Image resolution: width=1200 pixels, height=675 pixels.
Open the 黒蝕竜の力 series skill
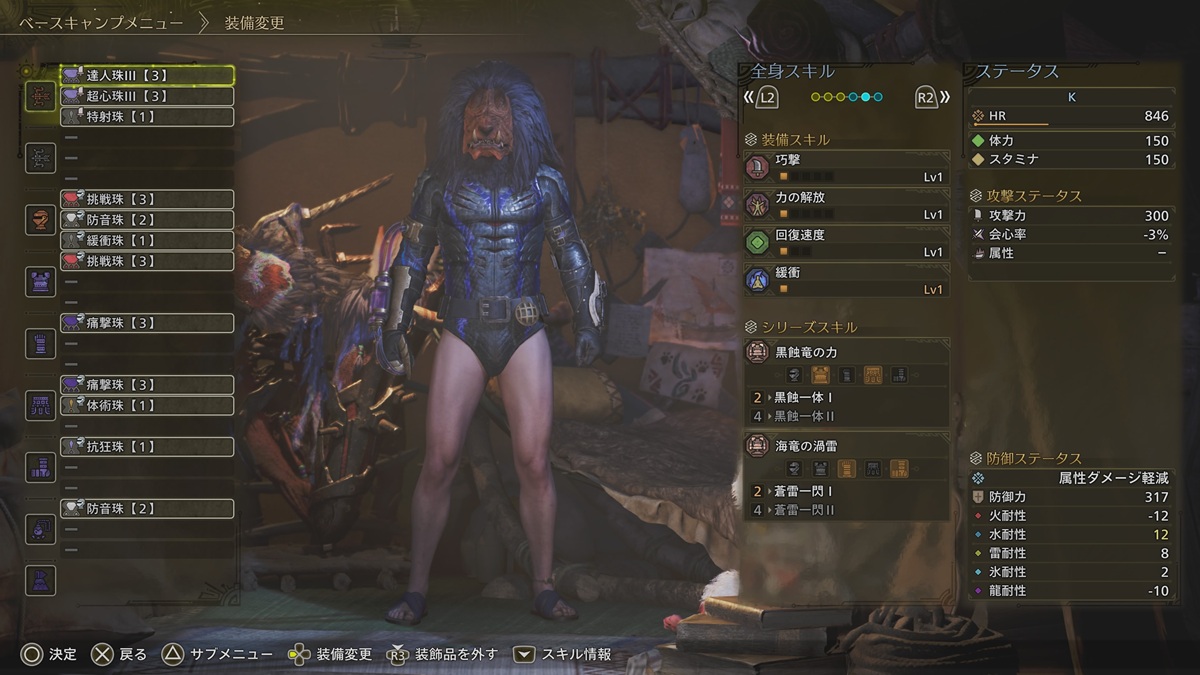[x=846, y=353]
